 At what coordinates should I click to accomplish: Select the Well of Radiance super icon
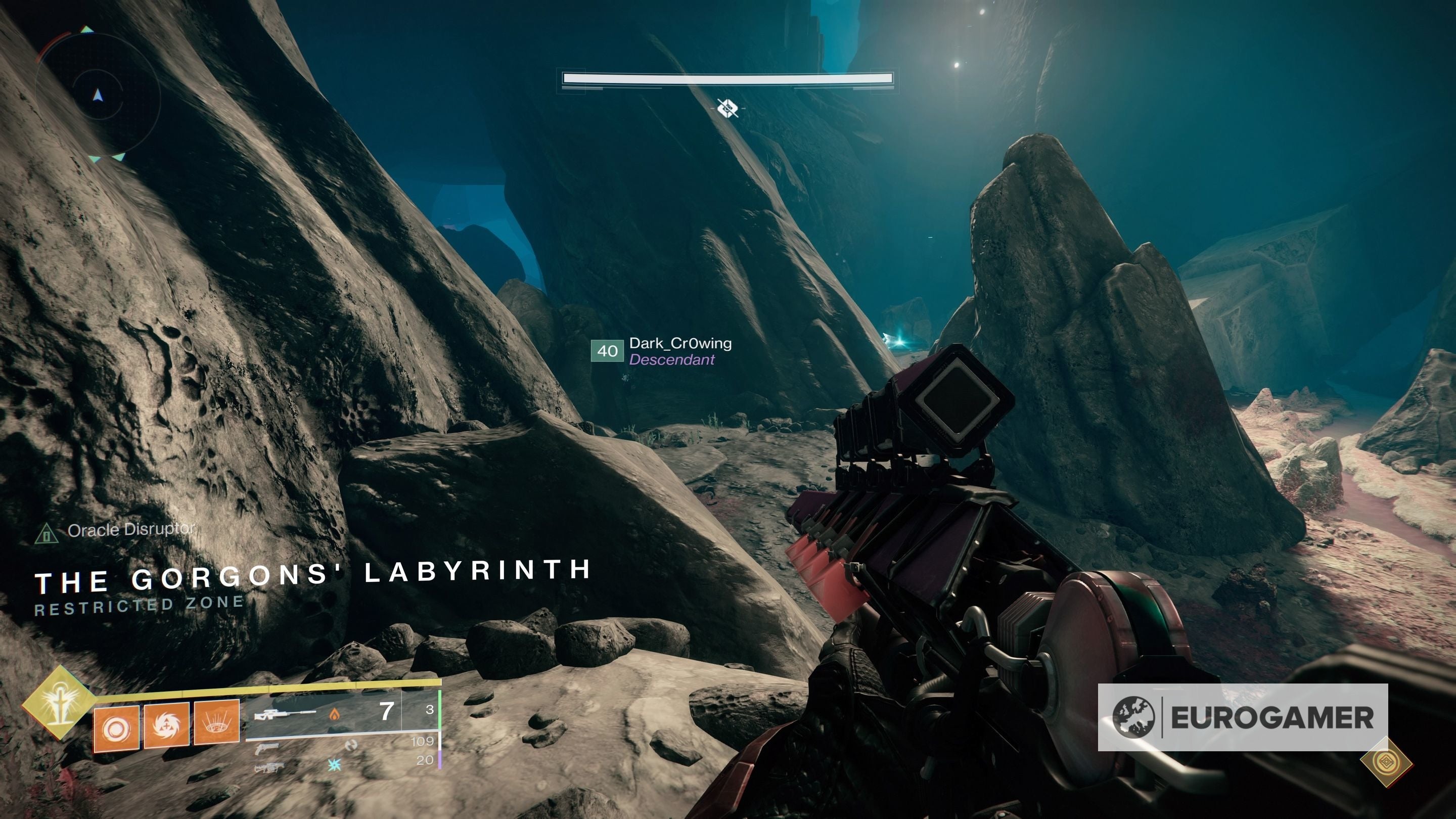click(60, 707)
